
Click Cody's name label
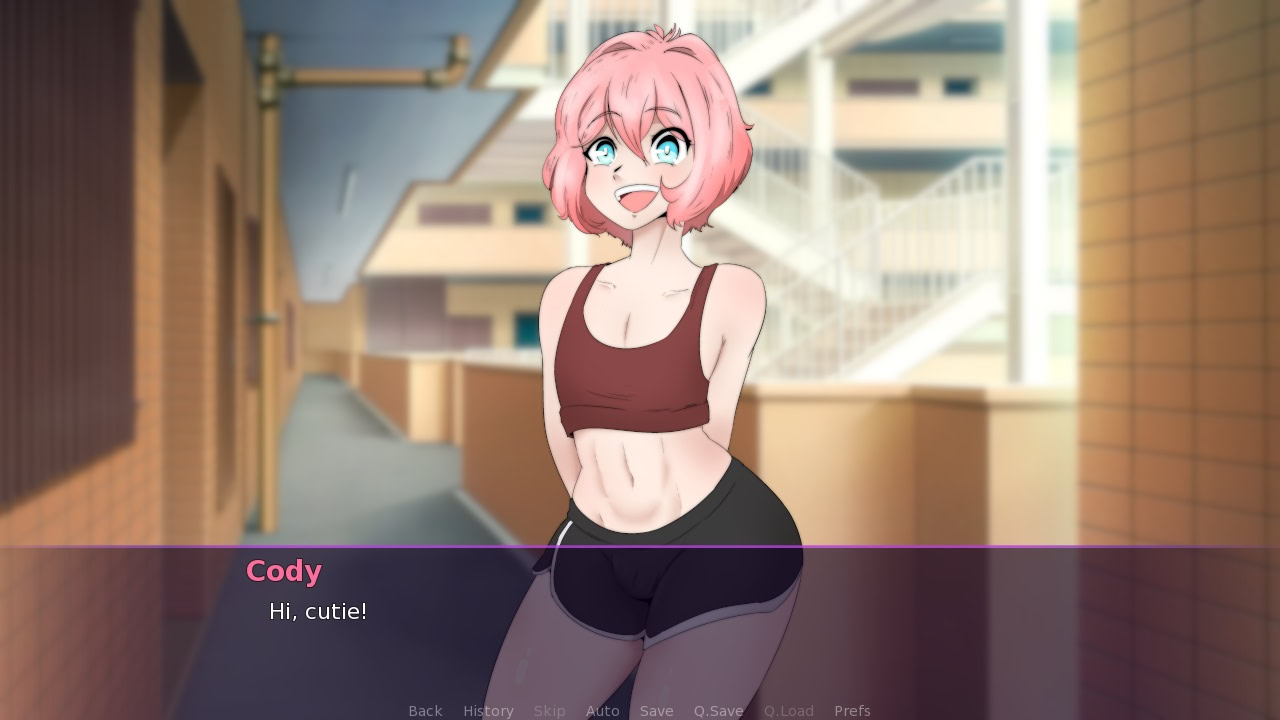coord(283,571)
